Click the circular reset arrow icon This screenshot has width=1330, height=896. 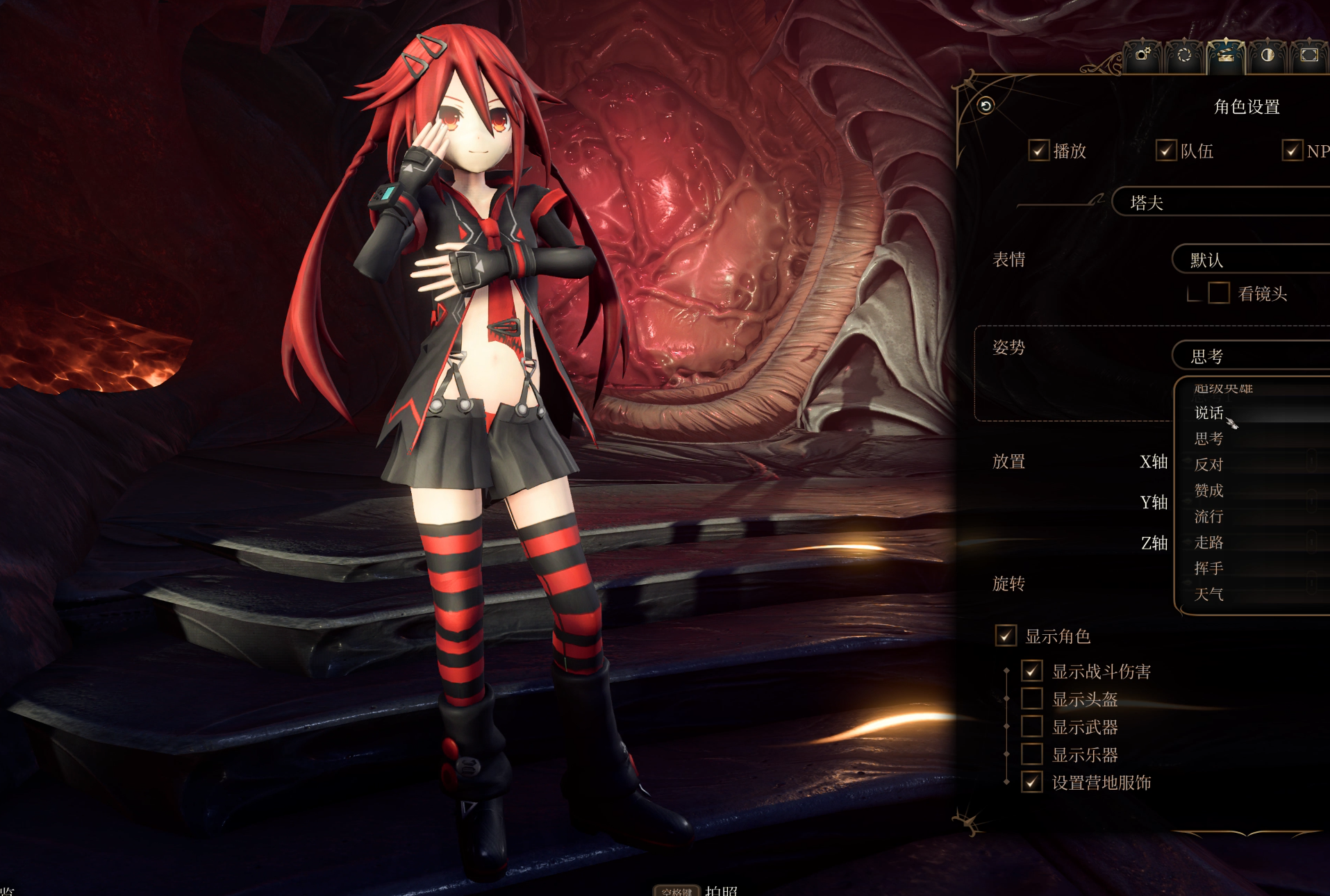coord(986,106)
